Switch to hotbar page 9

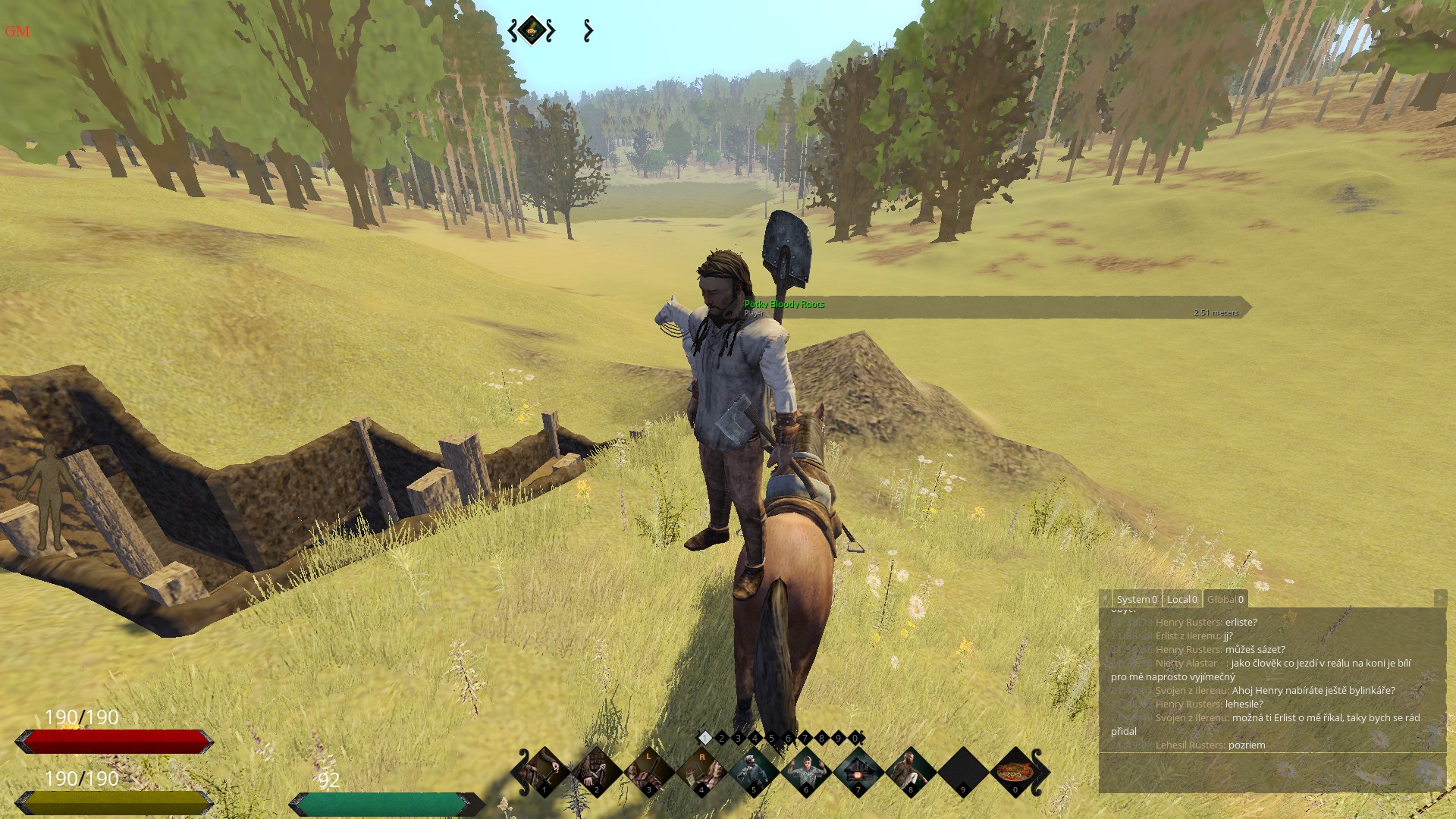click(x=838, y=738)
